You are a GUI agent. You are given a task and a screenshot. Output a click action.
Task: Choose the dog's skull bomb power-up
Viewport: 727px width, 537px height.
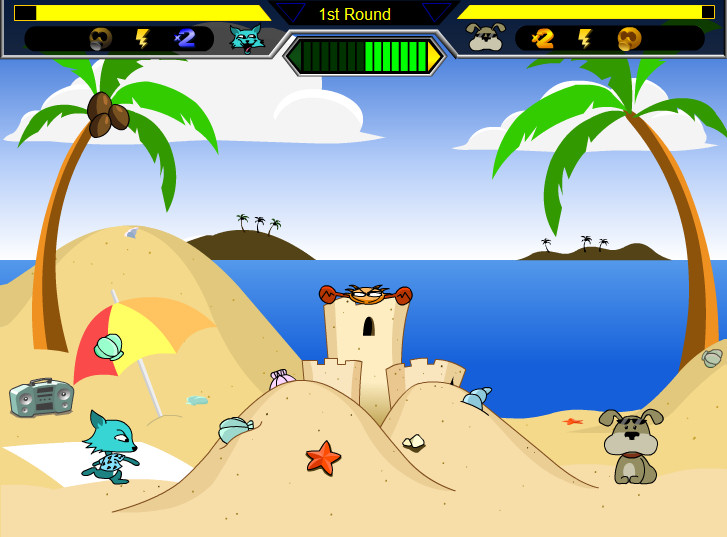(629, 39)
